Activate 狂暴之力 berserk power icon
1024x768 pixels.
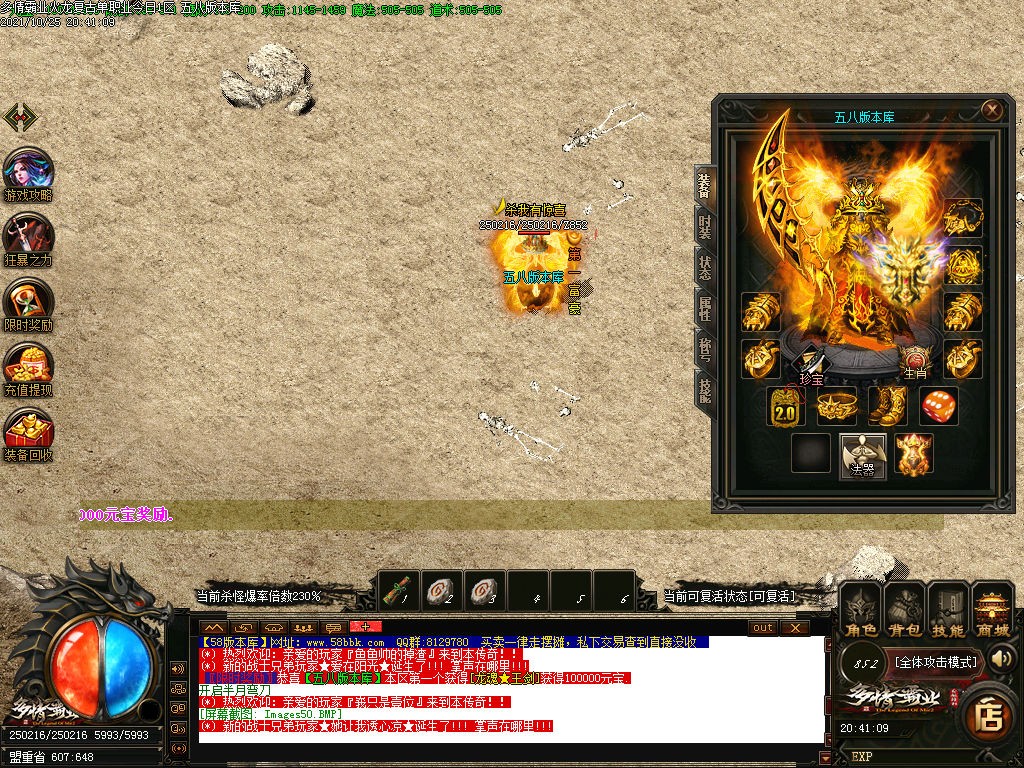click(x=29, y=239)
